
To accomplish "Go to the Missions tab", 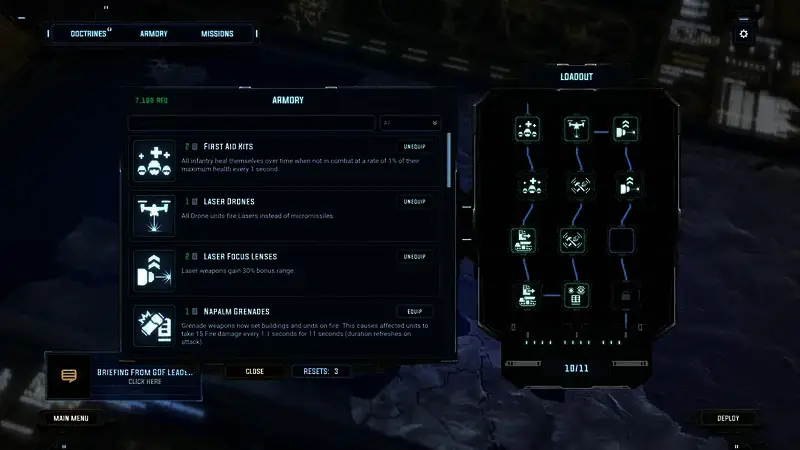I will click(x=216, y=34).
